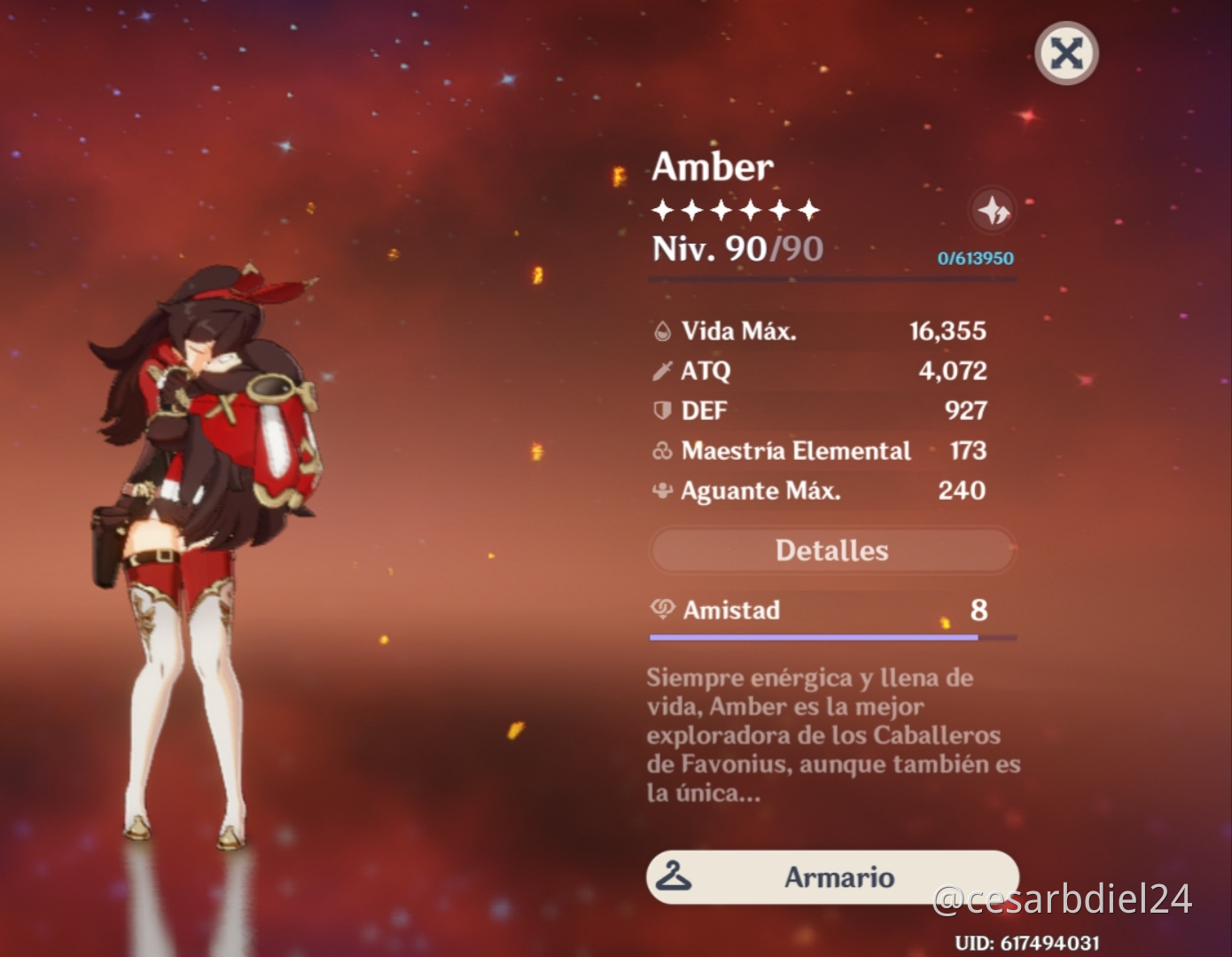Click the Maestría Elemental icon
The image size is (1232, 957).
[x=661, y=451]
